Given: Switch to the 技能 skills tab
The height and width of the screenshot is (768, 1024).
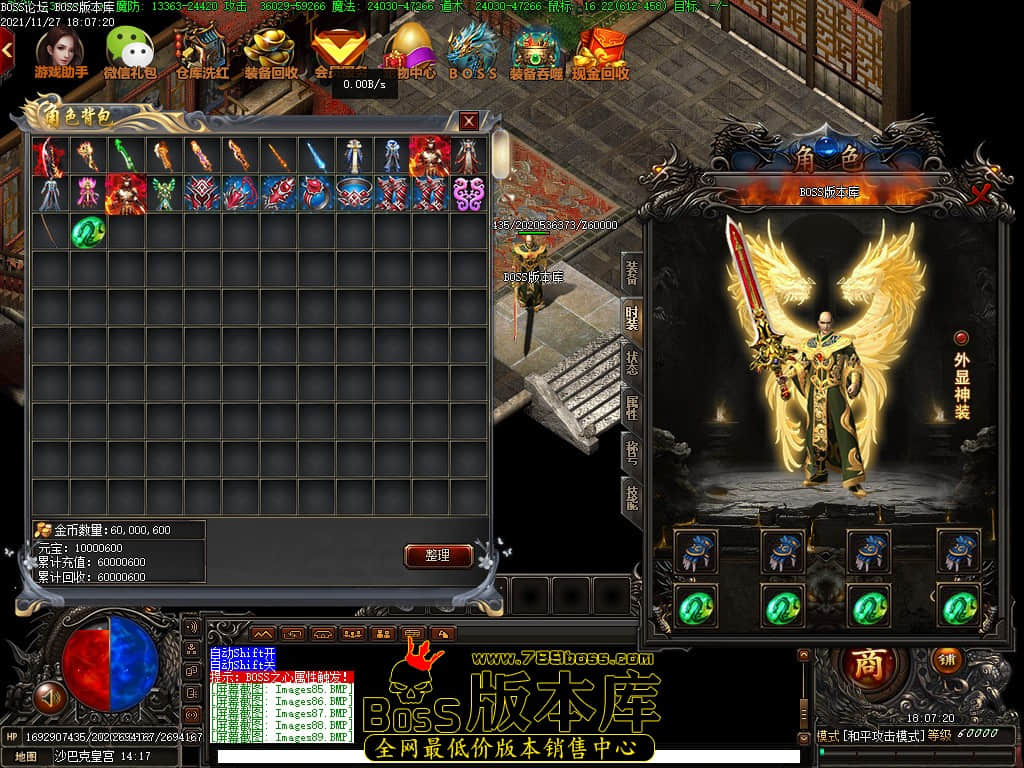Looking at the screenshot, I should [632, 496].
